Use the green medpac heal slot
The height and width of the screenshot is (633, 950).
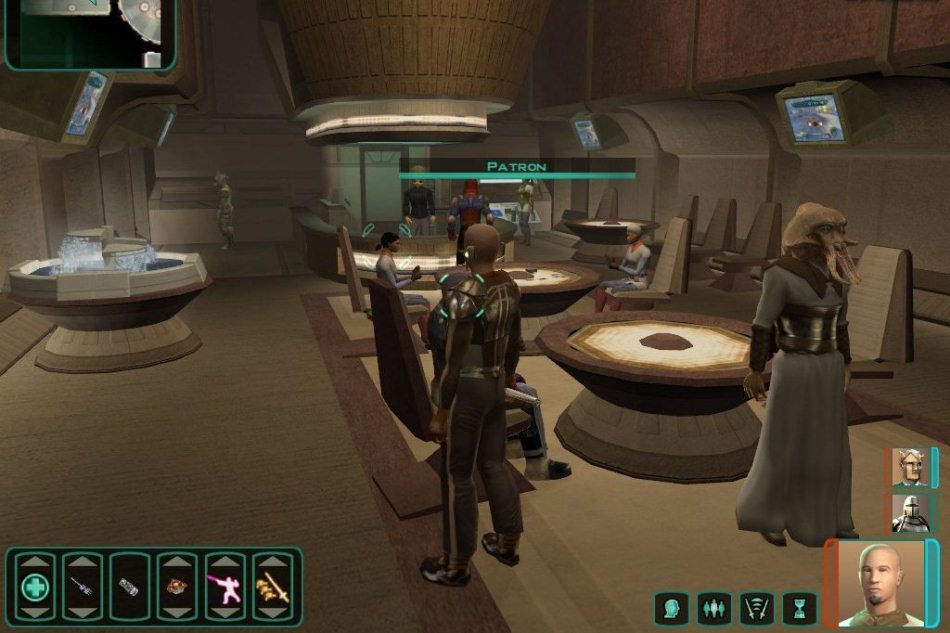pos(34,587)
